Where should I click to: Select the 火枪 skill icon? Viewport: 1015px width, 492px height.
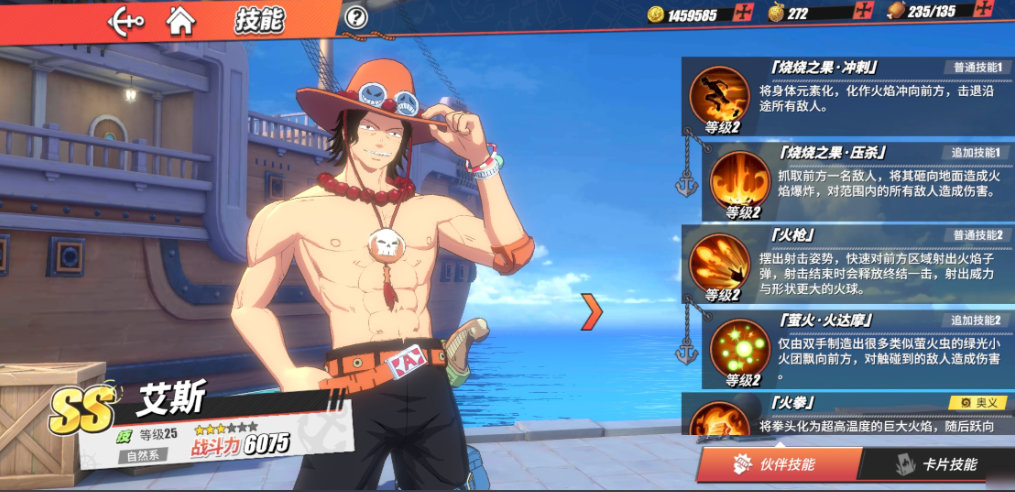point(719,262)
